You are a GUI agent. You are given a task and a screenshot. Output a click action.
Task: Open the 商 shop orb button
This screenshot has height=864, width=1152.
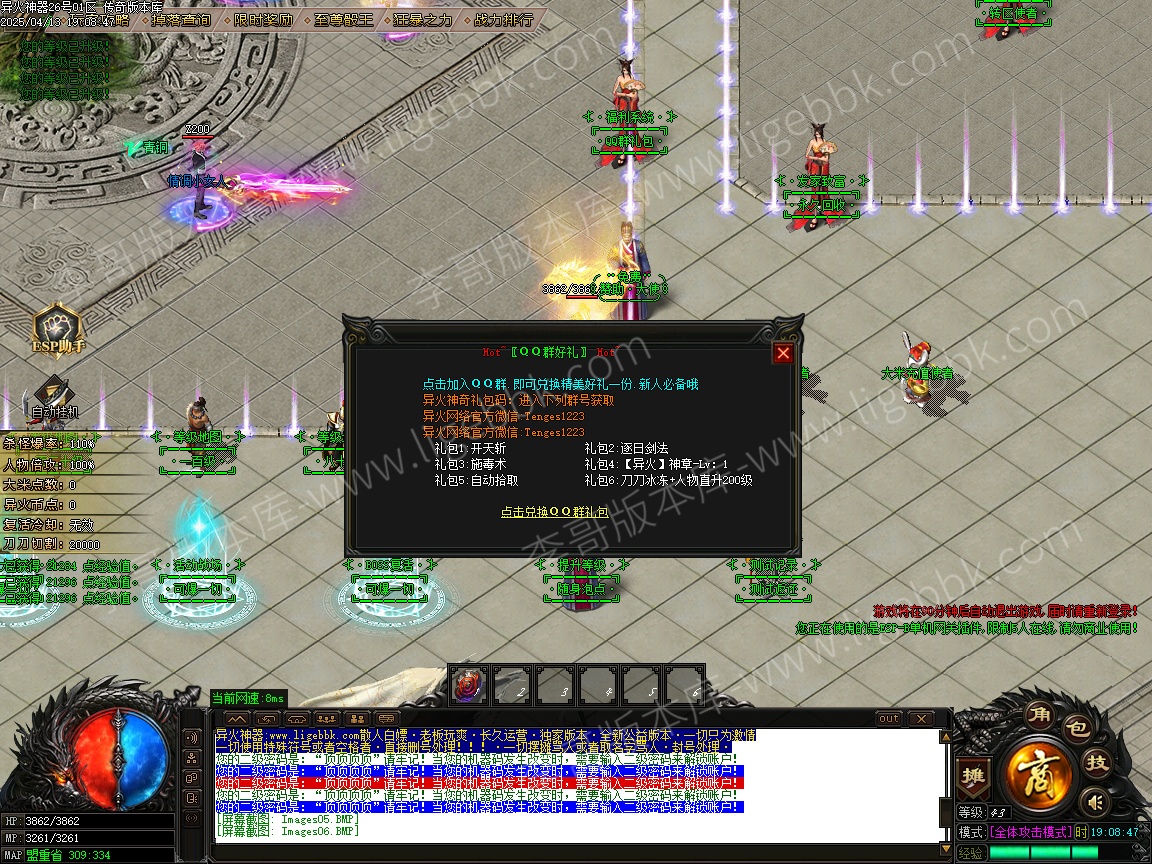click(1040, 774)
